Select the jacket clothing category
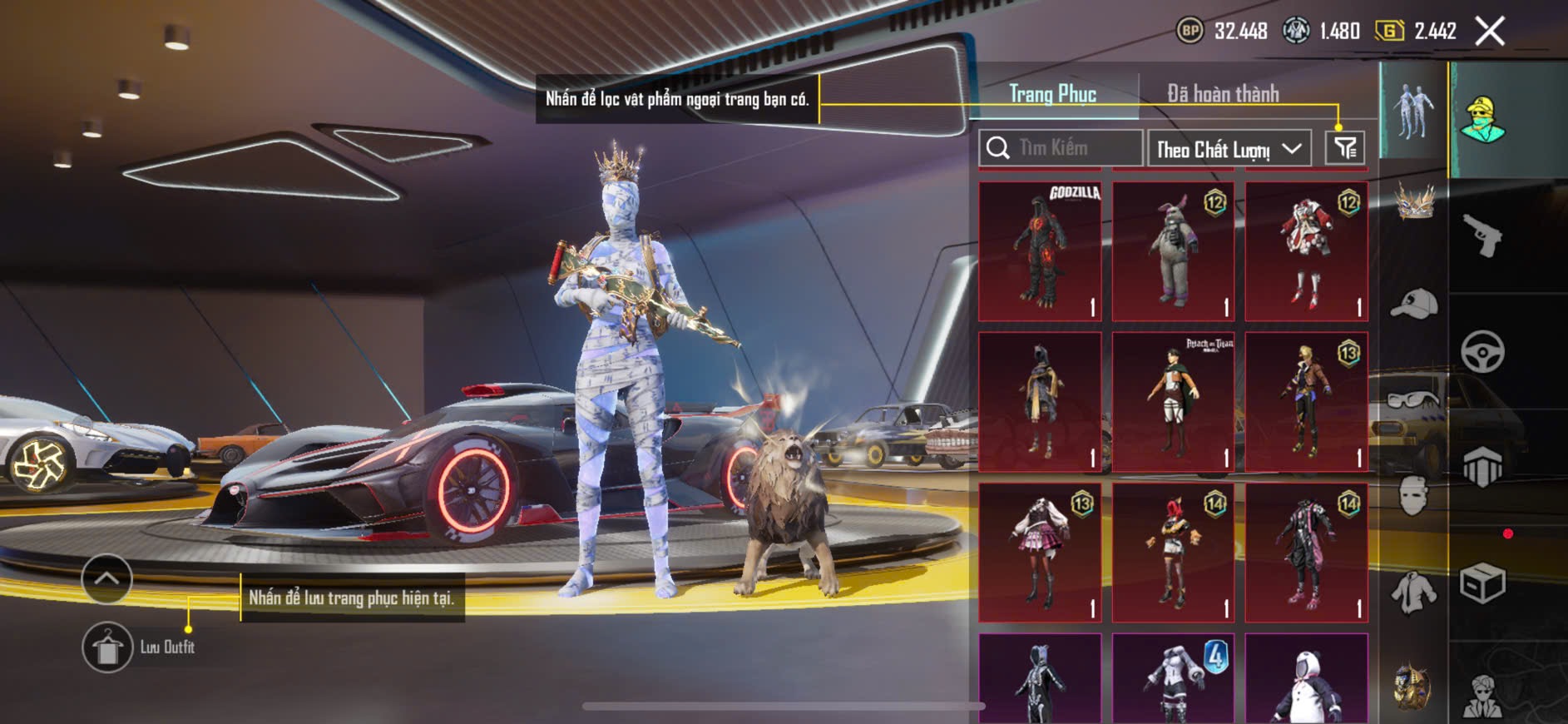Viewport: 1568px width, 724px height. click(1413, 593)
